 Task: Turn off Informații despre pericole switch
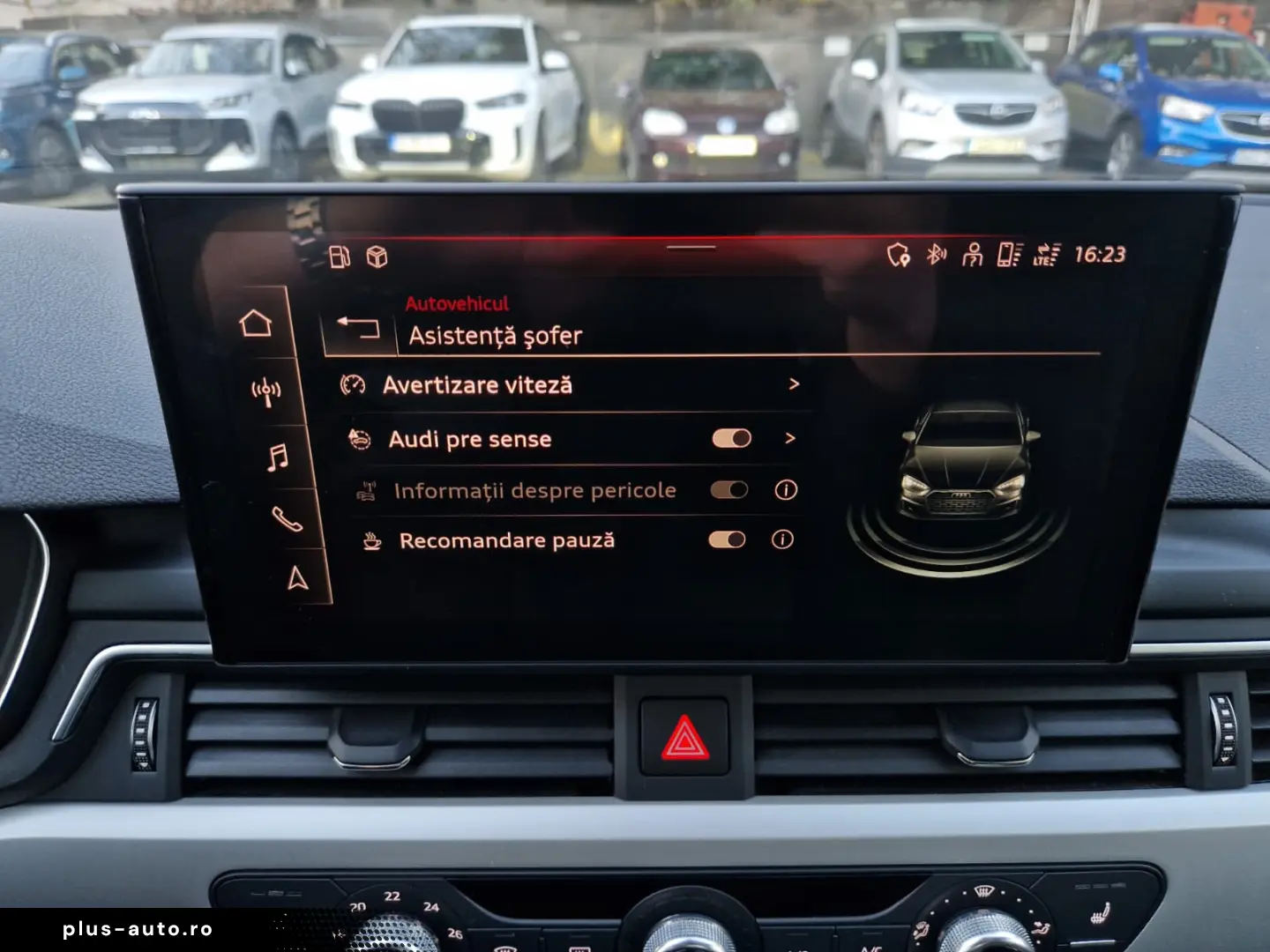[x=728, y=489]
